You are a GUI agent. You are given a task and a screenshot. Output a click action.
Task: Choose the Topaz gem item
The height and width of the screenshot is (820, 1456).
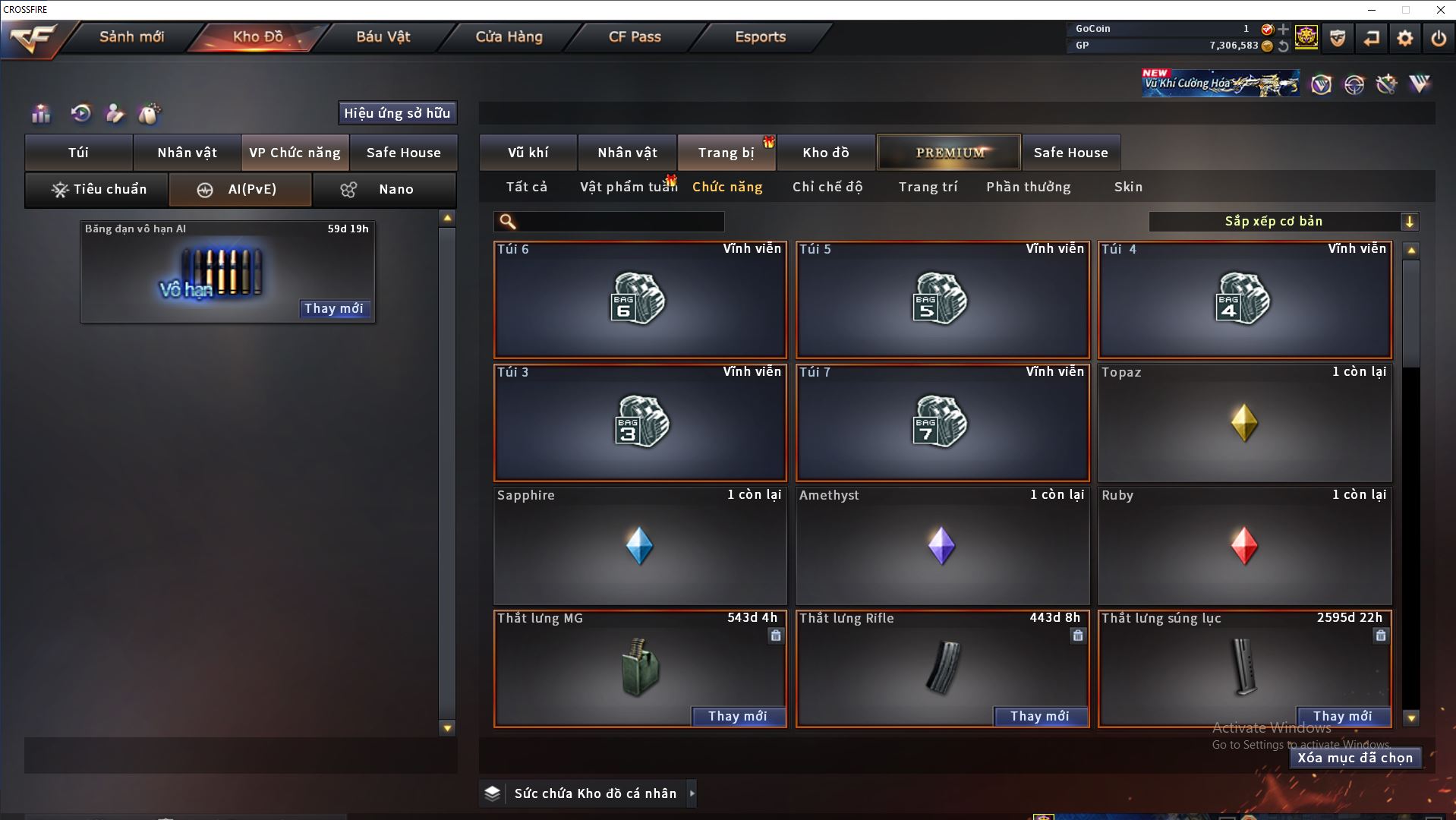(1244, 423)
